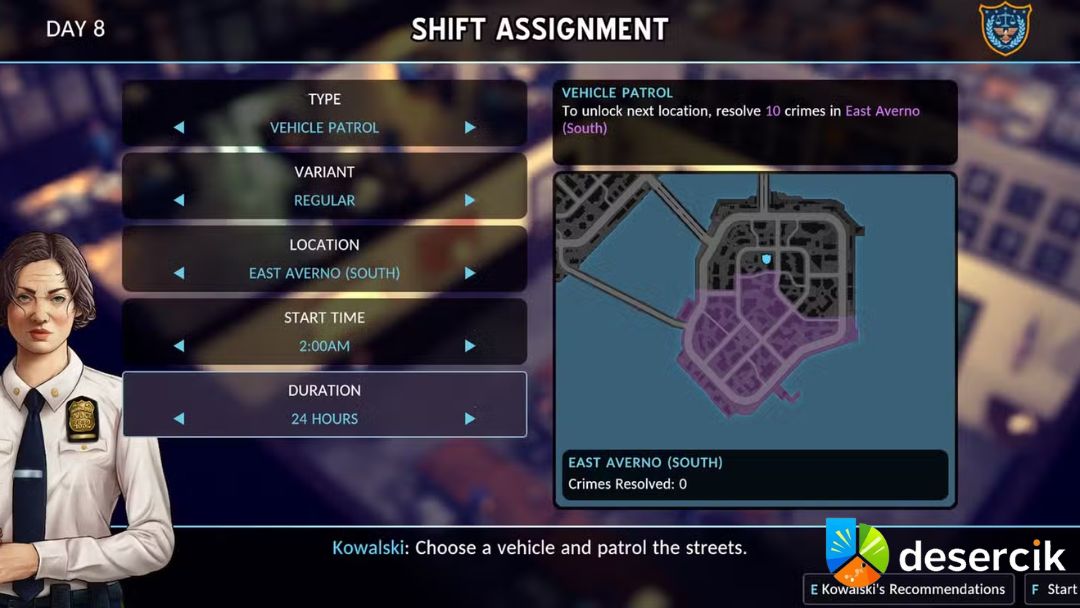Decrease the Start Time value
The height and width of the screenshot is (608, 1080).
(x=179, y=346)
